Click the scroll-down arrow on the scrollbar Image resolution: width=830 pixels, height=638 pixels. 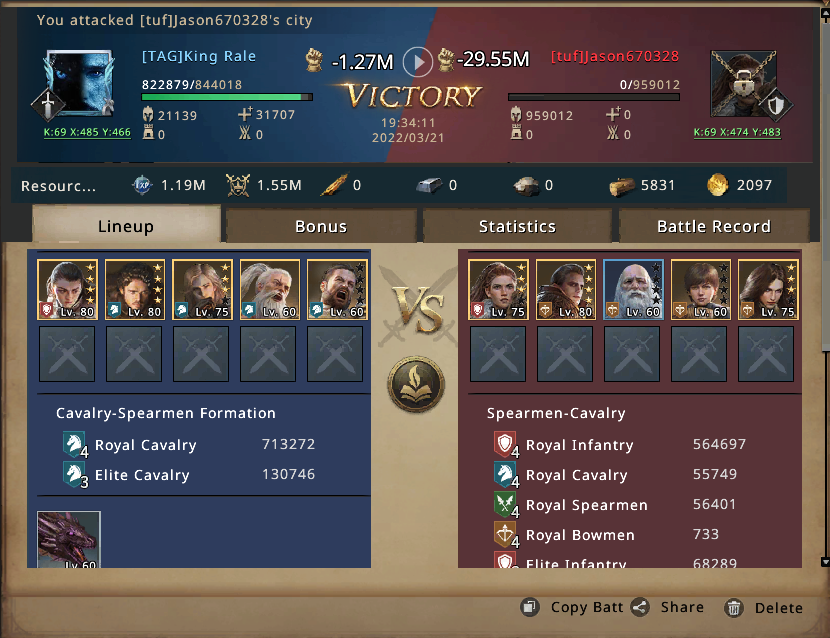824,562
